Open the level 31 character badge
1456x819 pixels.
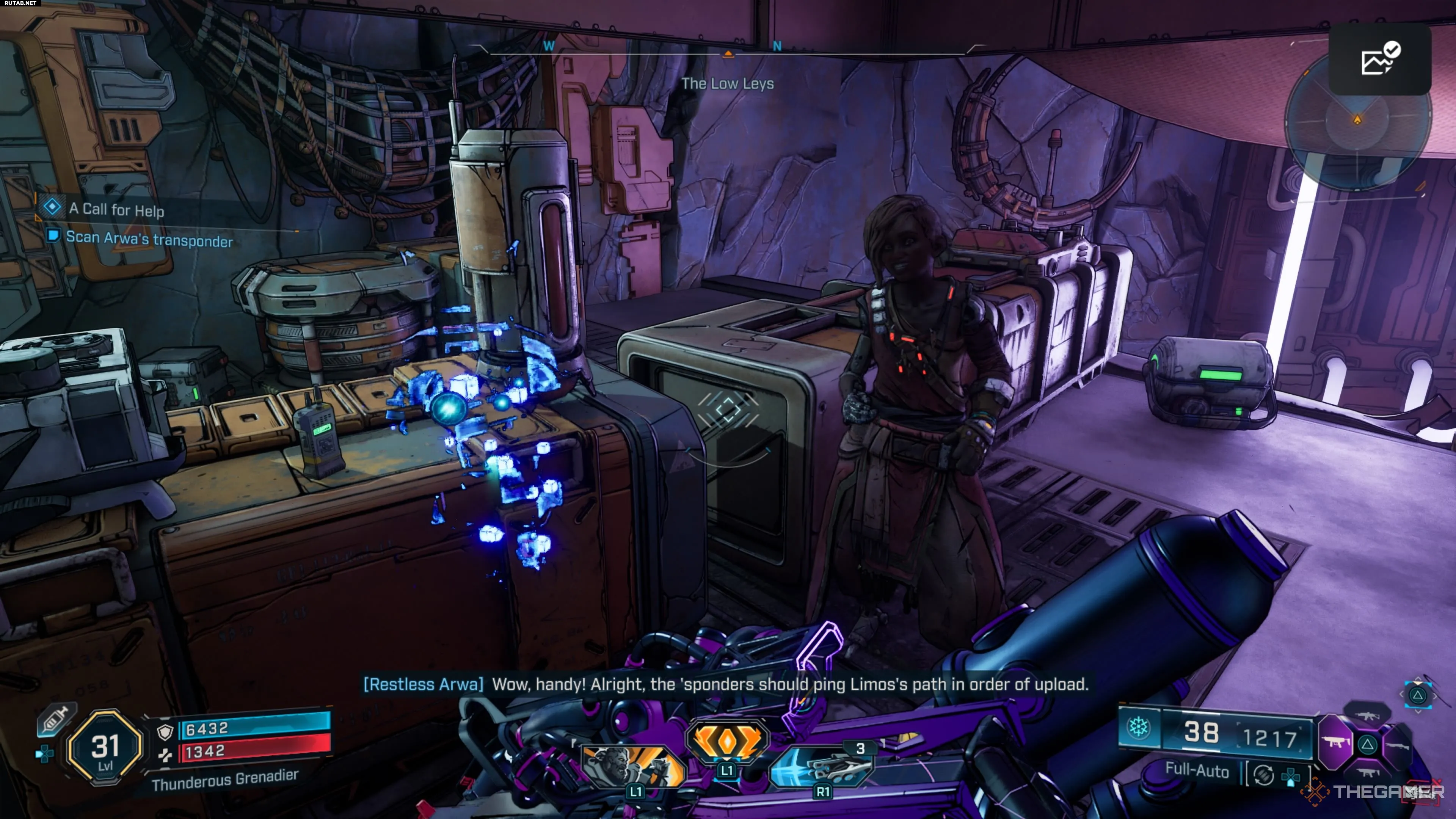coord(105,747)
